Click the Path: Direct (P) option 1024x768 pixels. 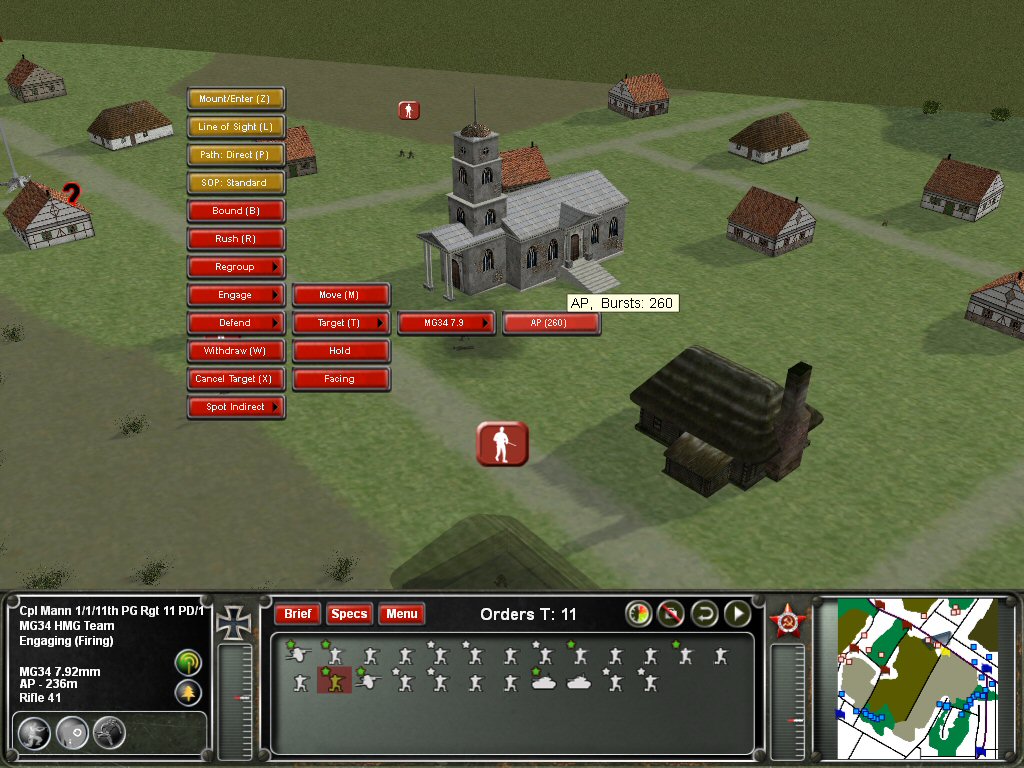click(x=236, y=155)
